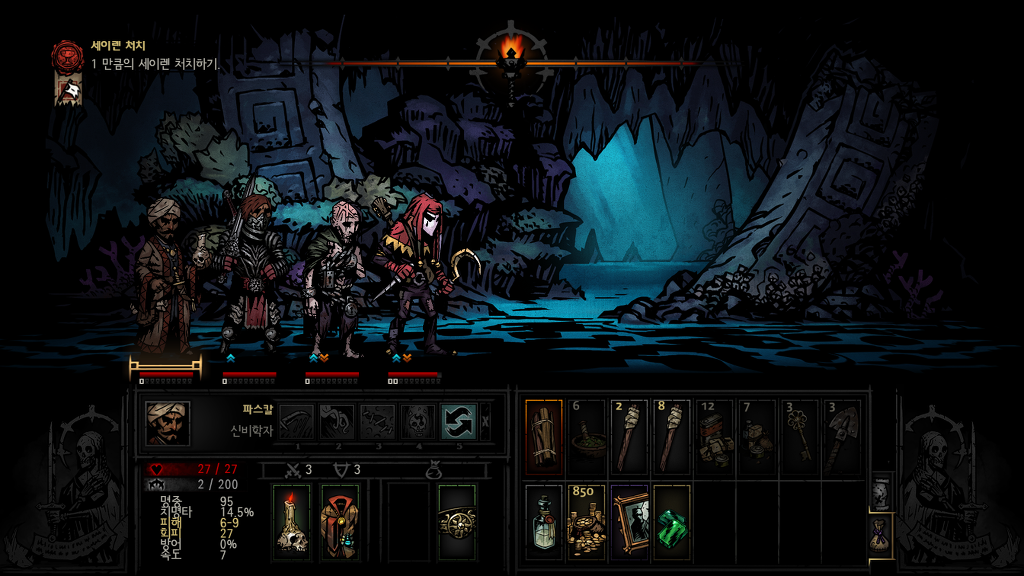Click the candle-and-skull trinket slot

coord(293,521)
